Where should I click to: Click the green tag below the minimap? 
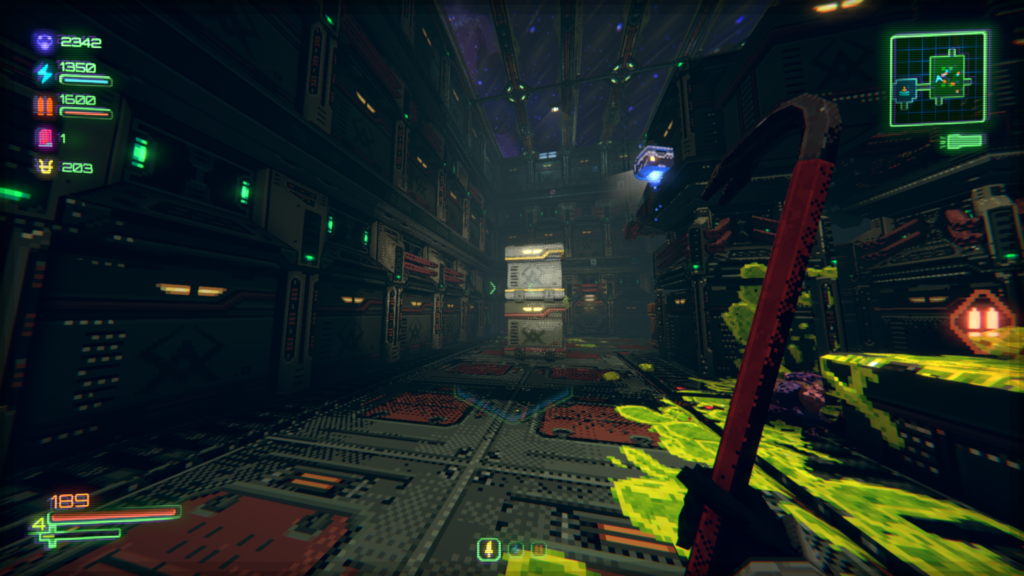(x=962, y=142)
